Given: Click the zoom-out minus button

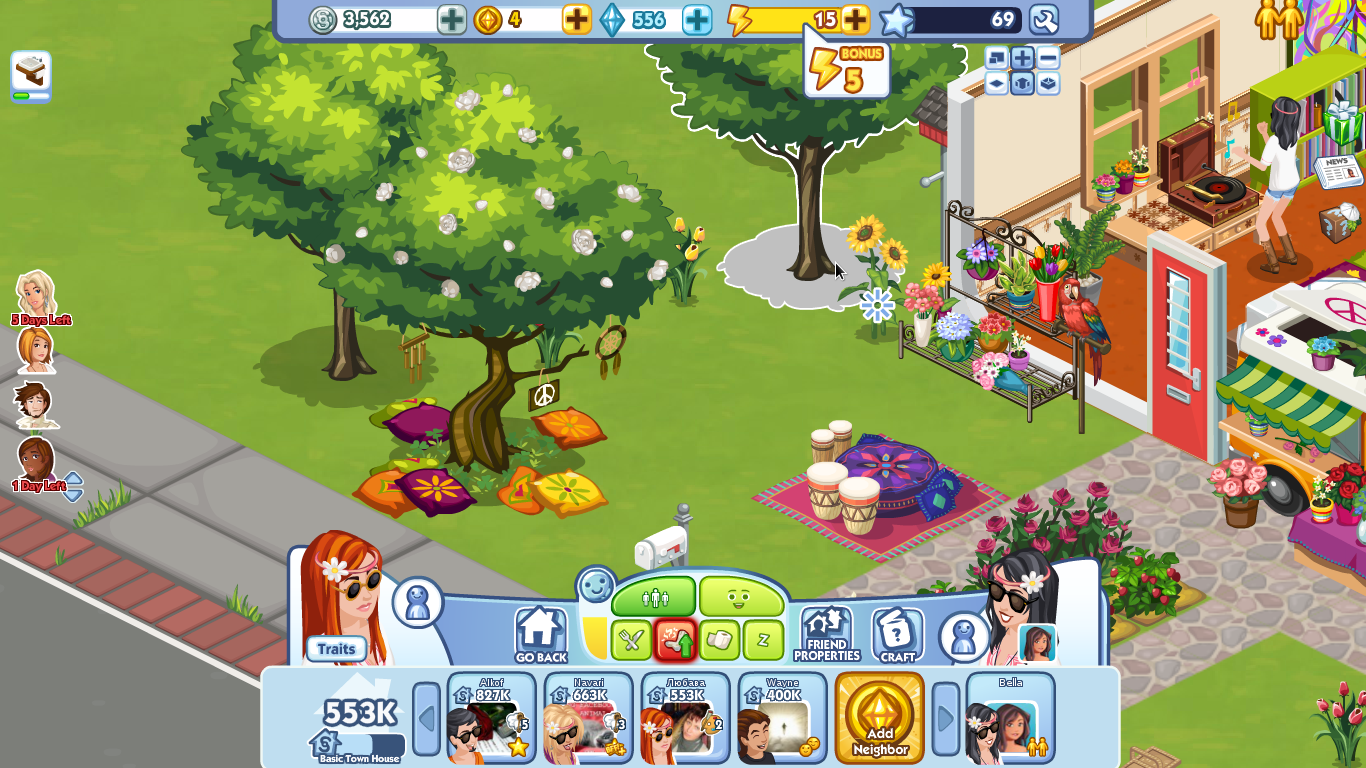Looking at the screenshot, I should (x=1048, y=57).
